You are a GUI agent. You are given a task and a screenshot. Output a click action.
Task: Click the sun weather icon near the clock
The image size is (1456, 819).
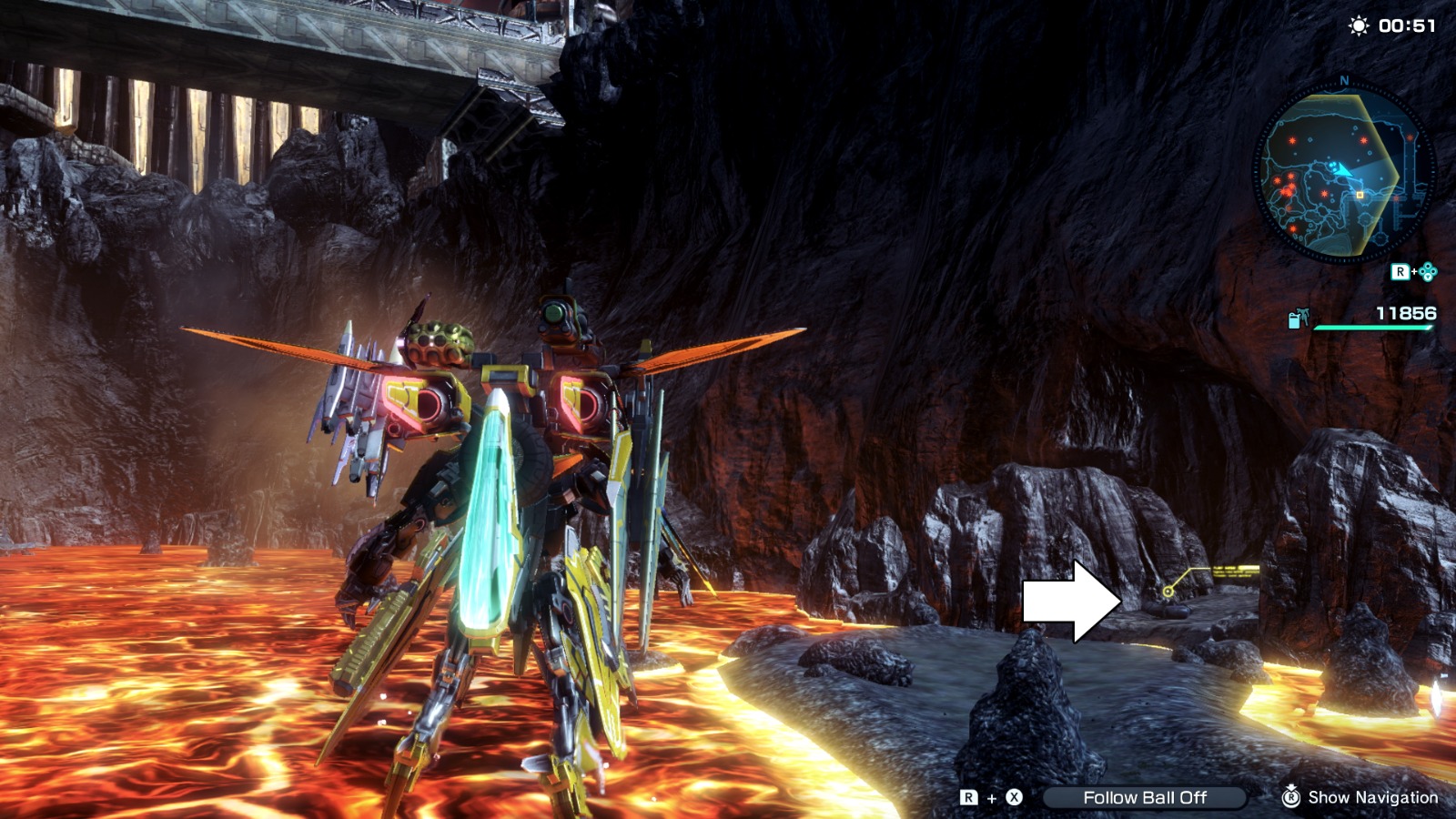click(x=1358, y=25)
